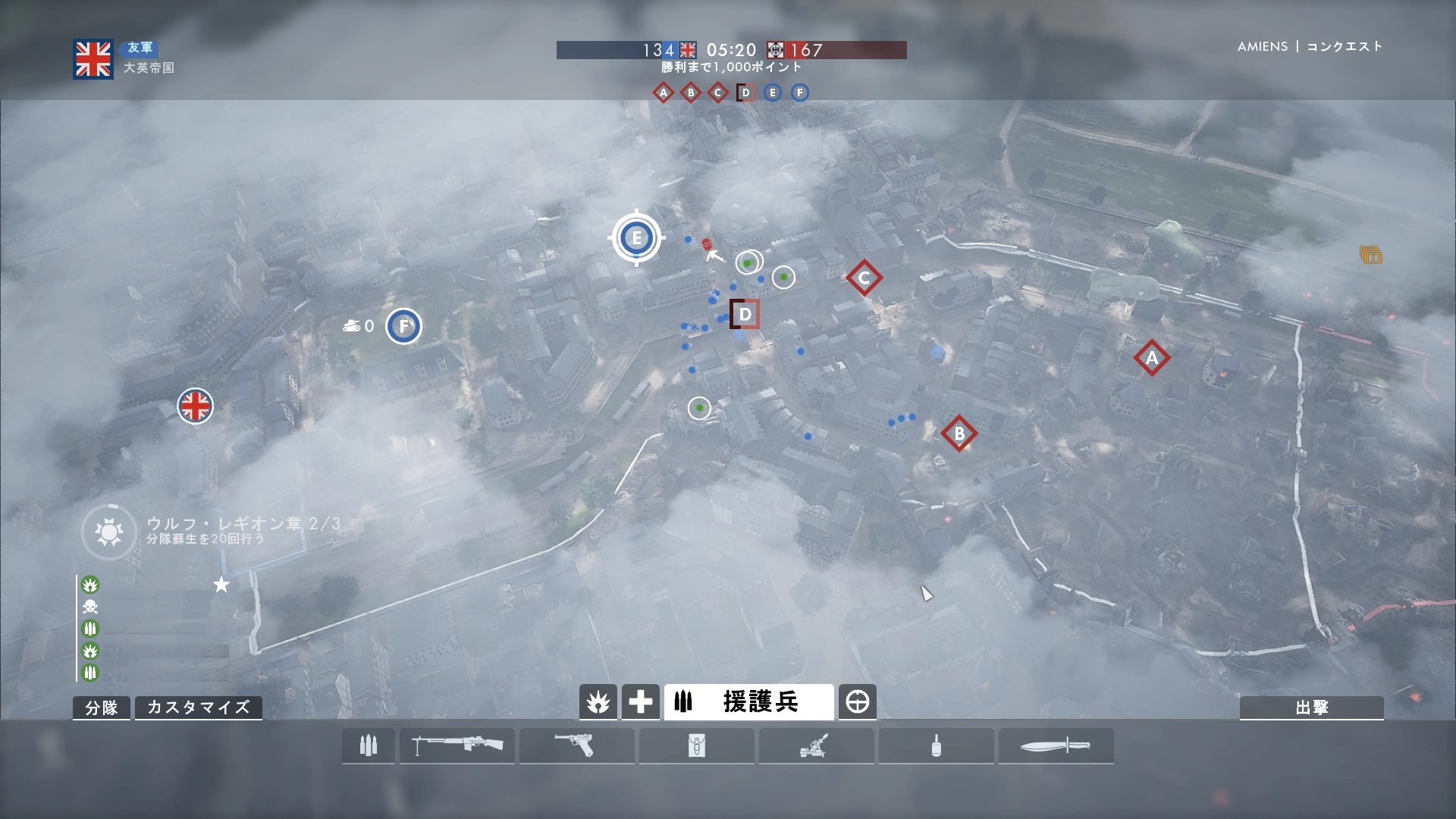This screenshot has width=1456, height=819.
Task: Choose the knife melee weapon slot
Action: click(x=1056, y=746)
